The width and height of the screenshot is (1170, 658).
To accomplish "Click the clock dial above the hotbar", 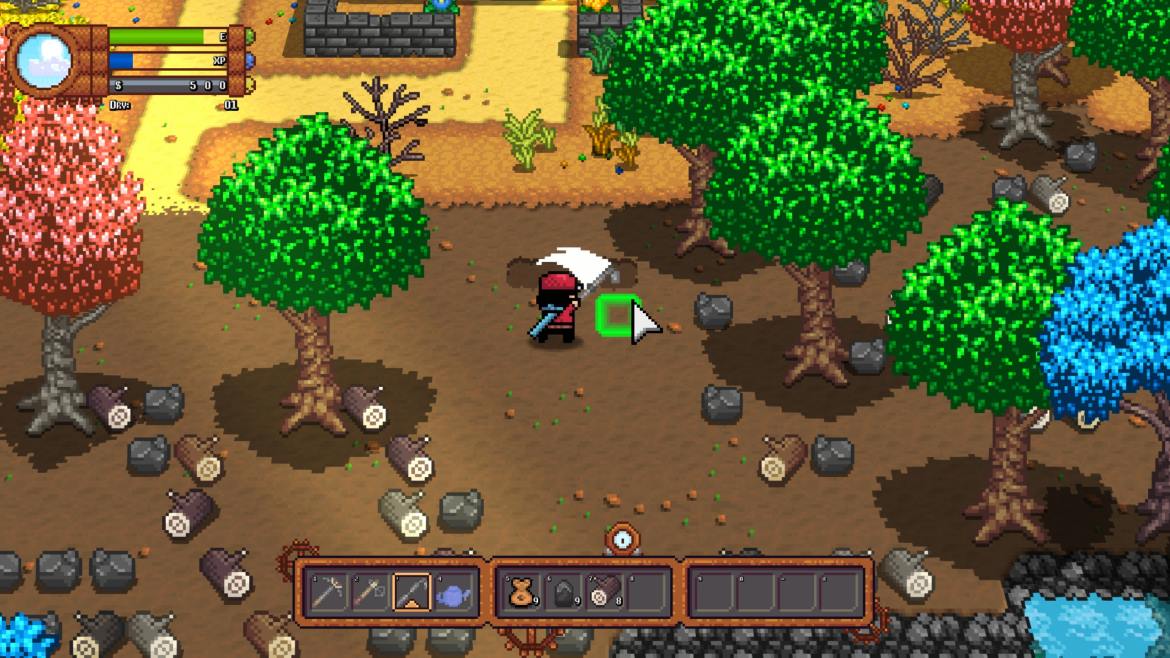I will (624, 540).
